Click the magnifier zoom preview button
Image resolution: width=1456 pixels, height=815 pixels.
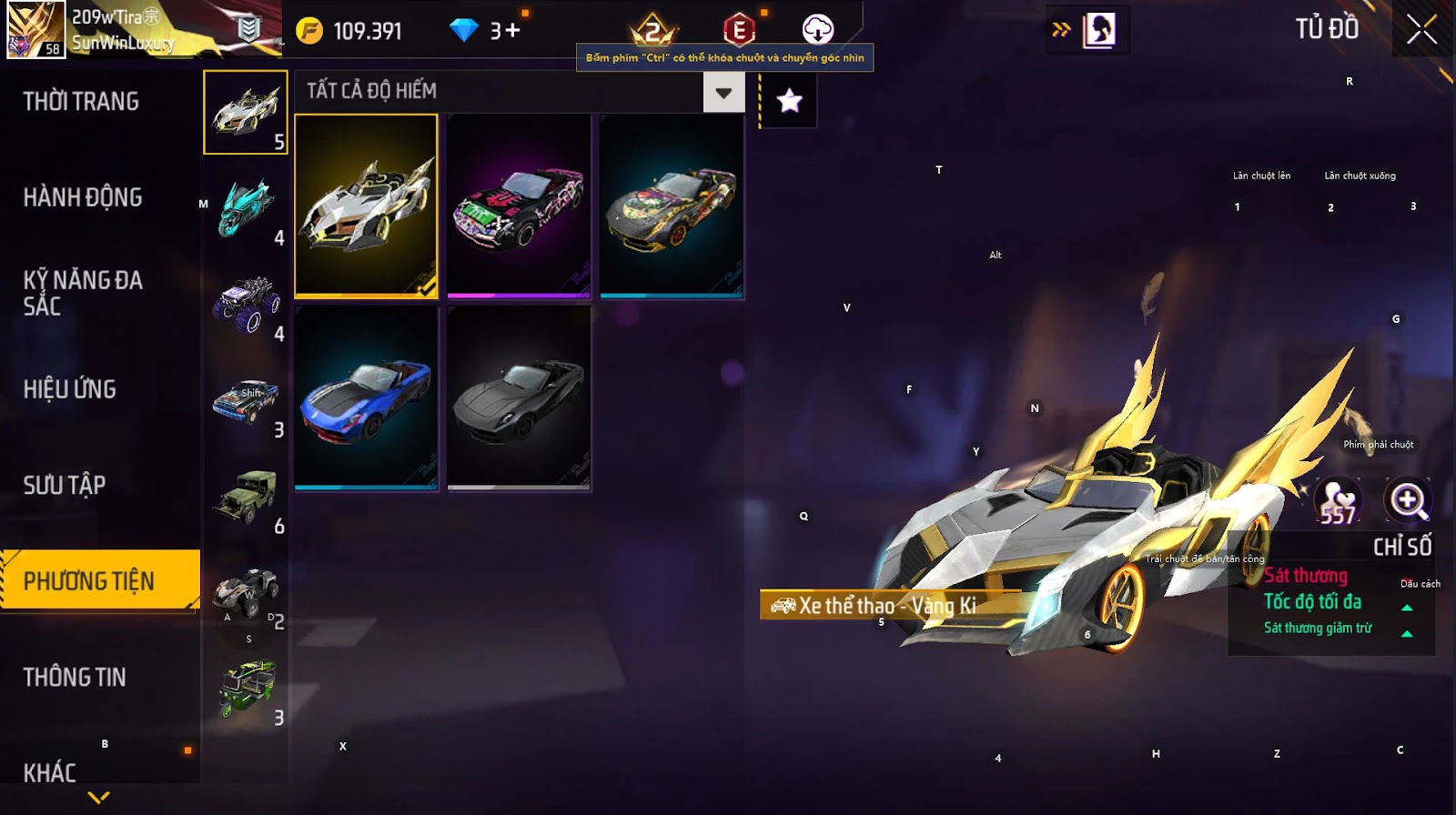[1408, 500]
